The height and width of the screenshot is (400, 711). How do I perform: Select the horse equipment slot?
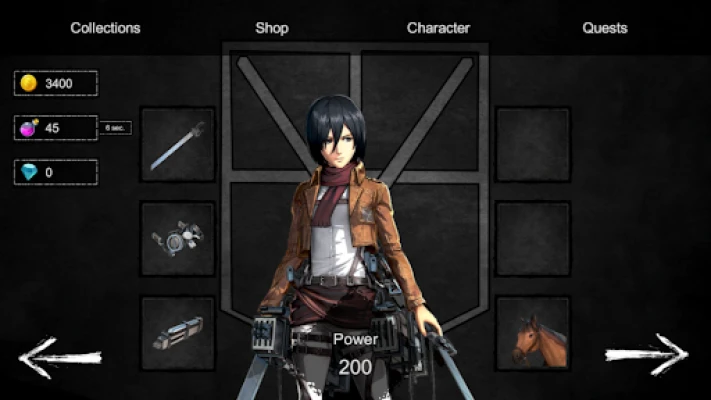pos(533,333)
